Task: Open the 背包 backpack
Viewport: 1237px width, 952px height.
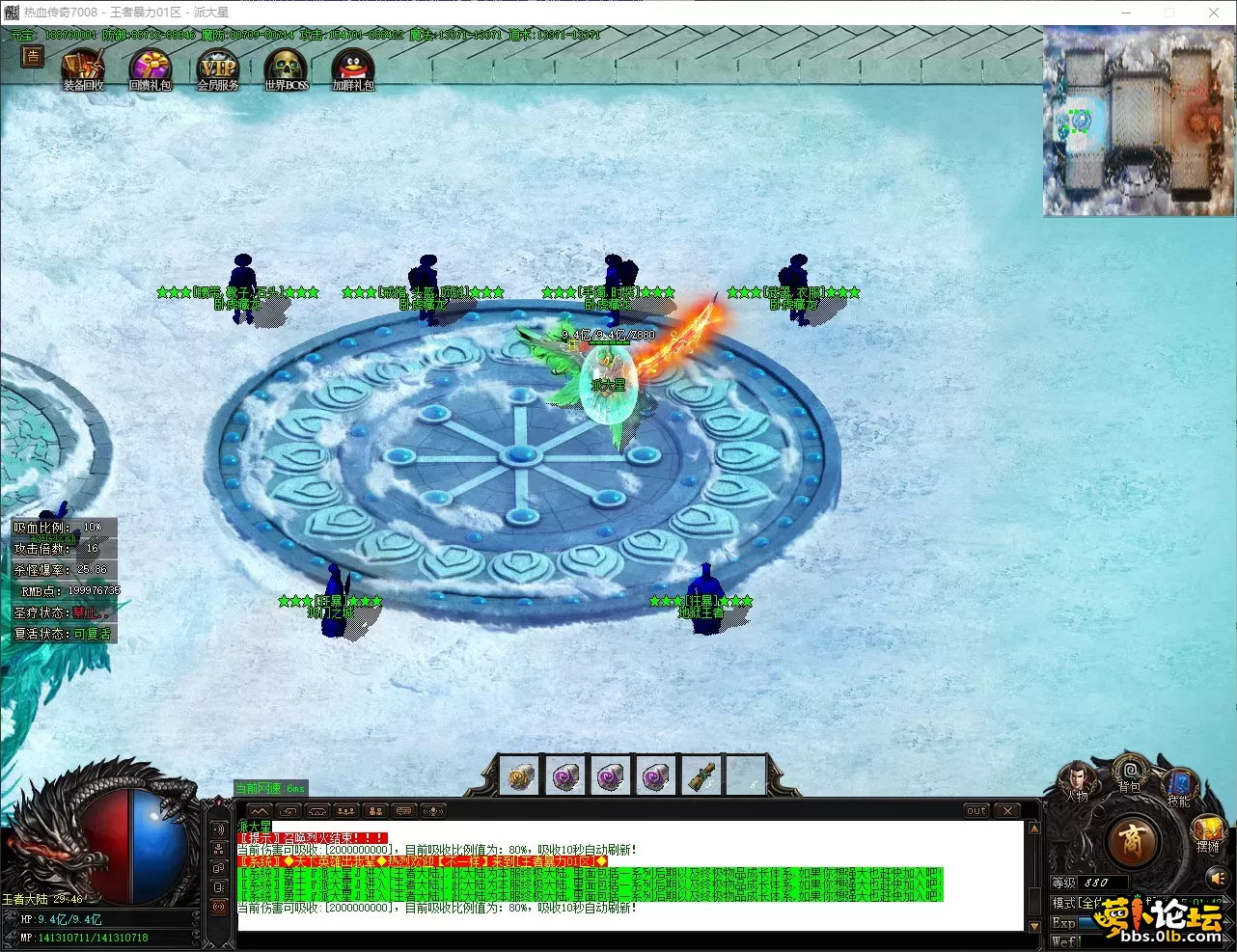Action: [1129, 772]
